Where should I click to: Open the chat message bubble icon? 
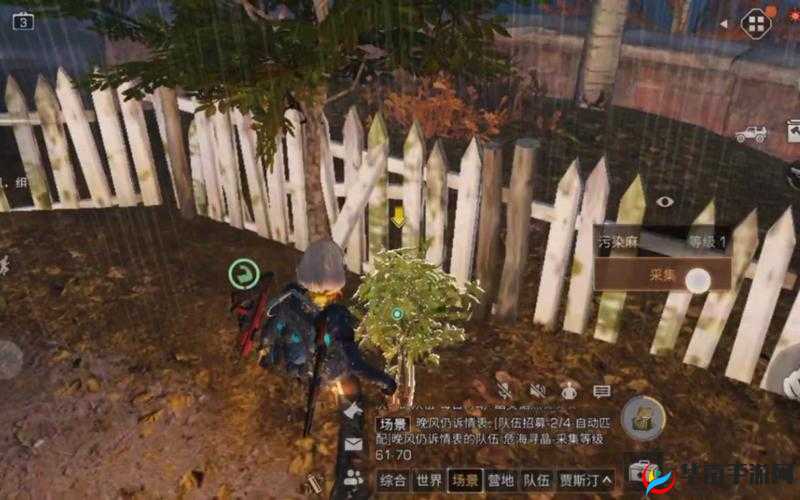tap(601, 390)
